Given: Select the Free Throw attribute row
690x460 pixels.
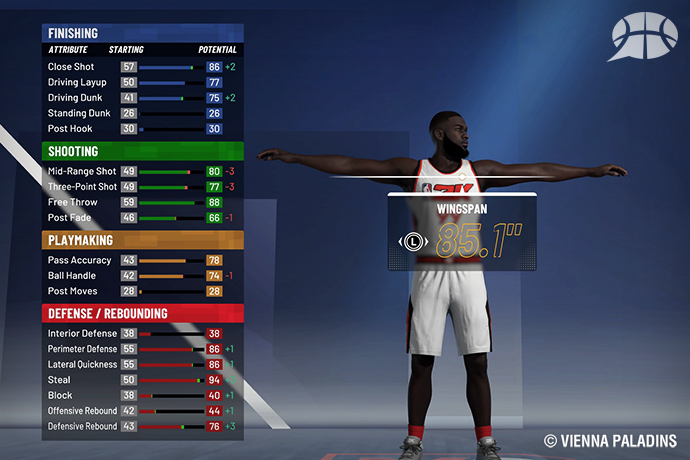Looking at the screenshot, I should click(x=141, y=202).
